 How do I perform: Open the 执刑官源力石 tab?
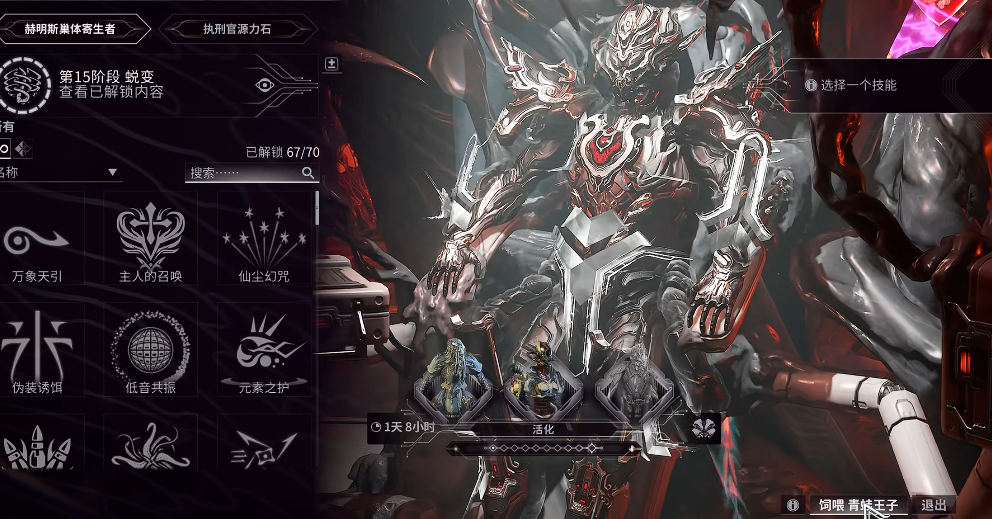coord(229,29)
